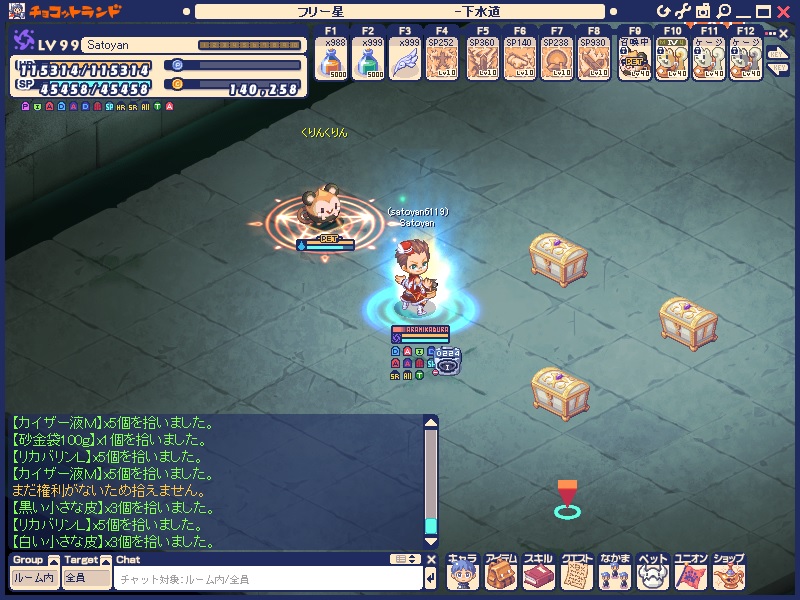The image size is (800, 600).
Task: Close the chat log panel
Action: point(432,560)
